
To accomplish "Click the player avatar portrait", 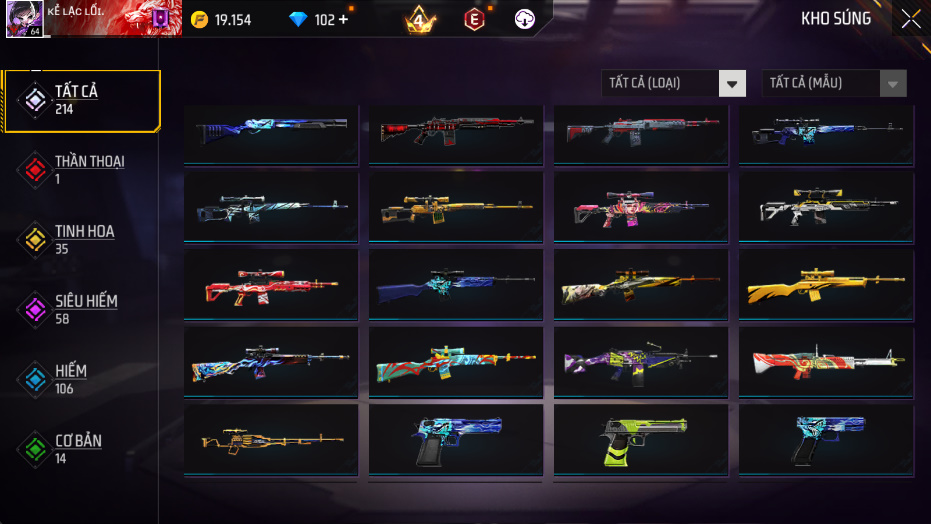I will (23, 19).
